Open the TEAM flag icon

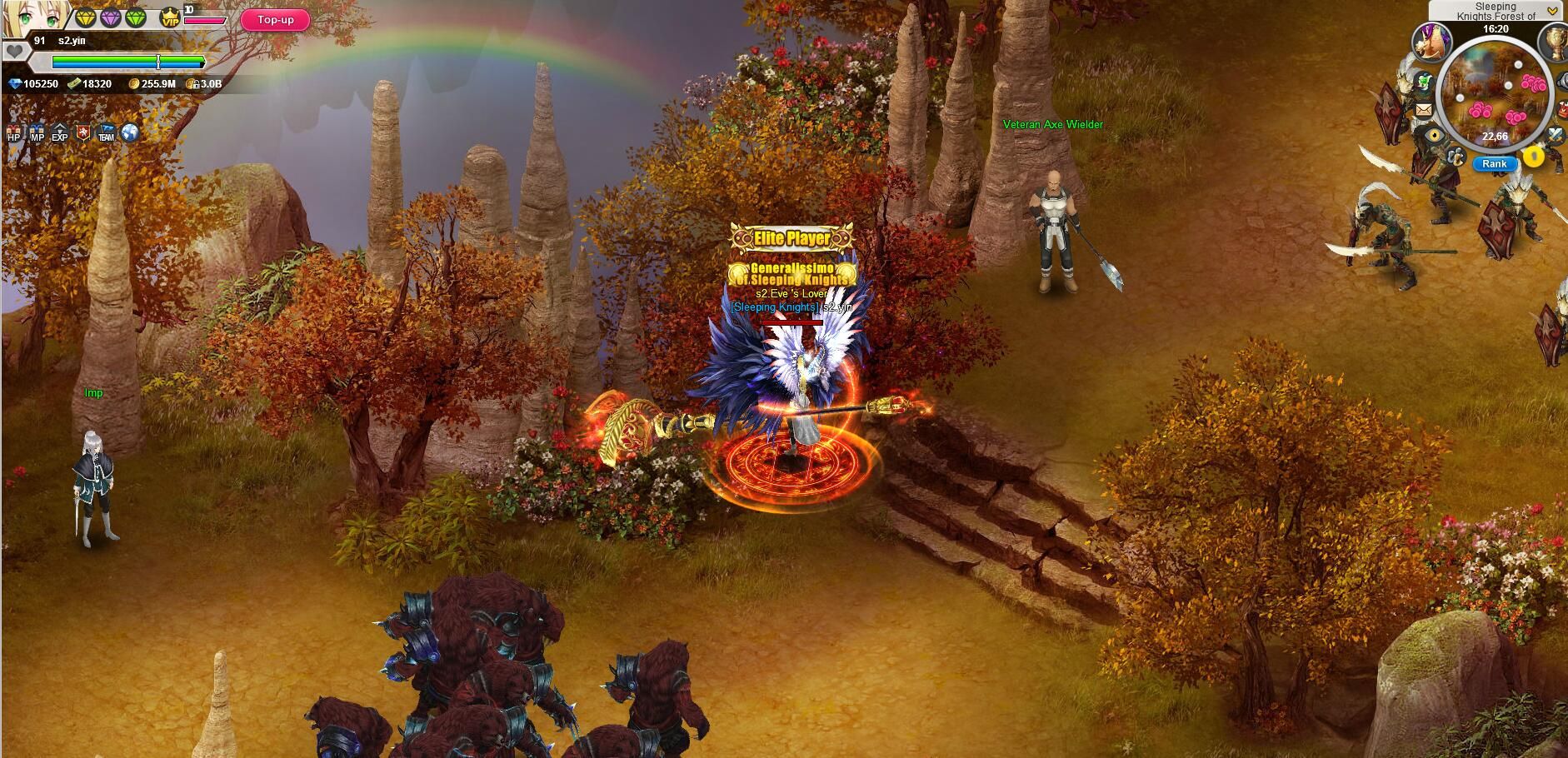coord(106,133)
